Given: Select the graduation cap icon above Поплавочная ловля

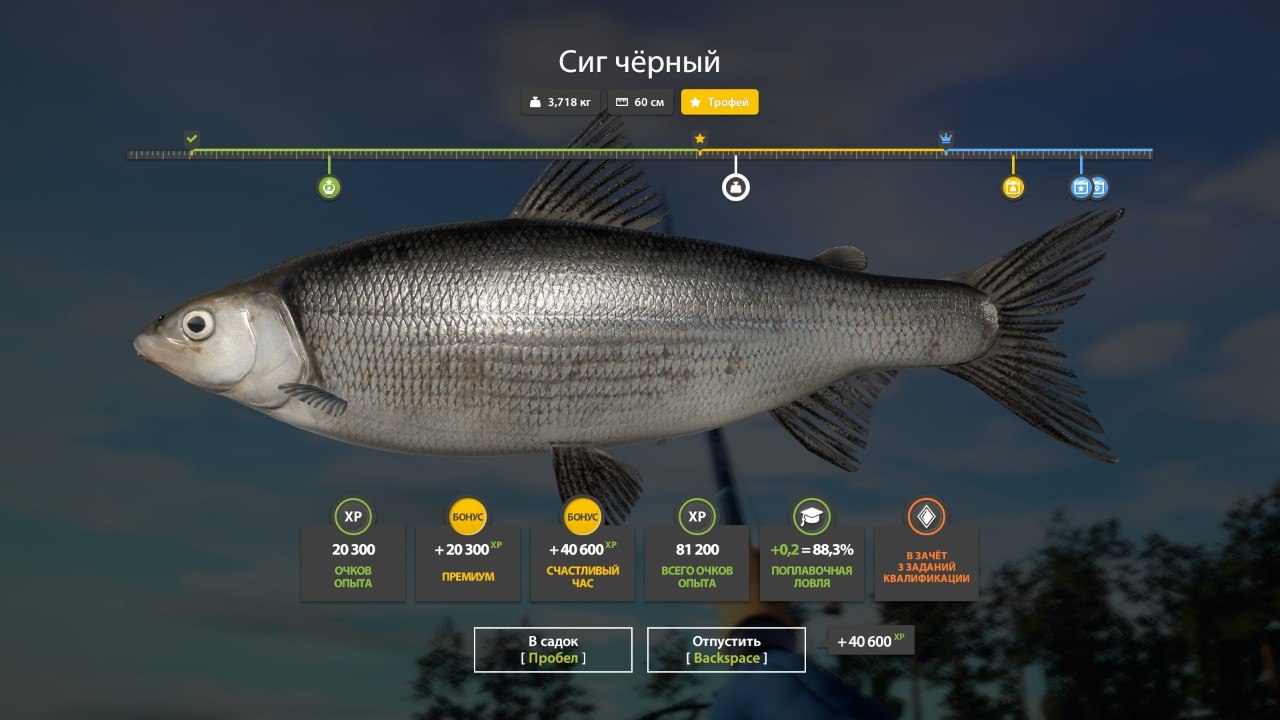Looking at the screenshot, I should 812,518.
